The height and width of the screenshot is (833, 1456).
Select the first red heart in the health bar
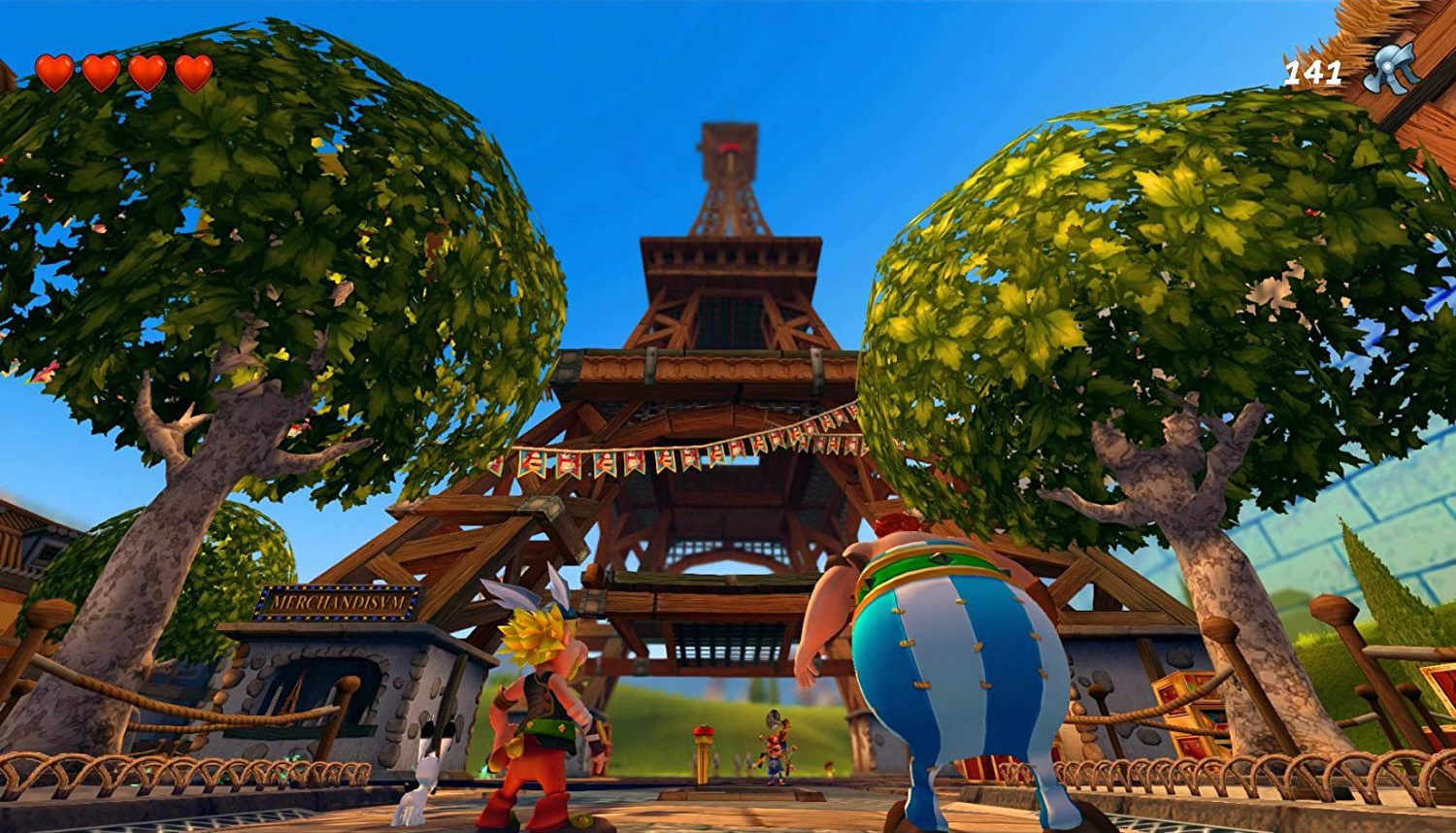tap(57, 70)
